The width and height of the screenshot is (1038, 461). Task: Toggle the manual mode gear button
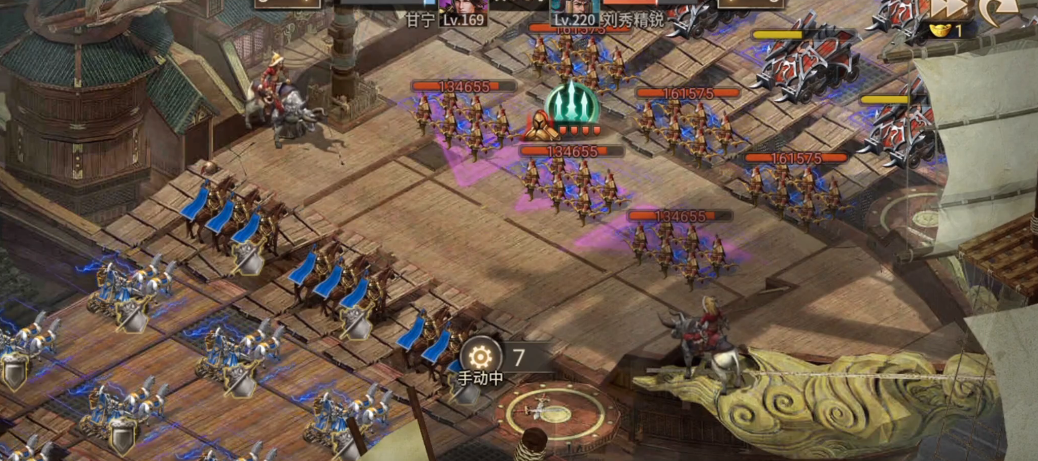click(481, 356)
